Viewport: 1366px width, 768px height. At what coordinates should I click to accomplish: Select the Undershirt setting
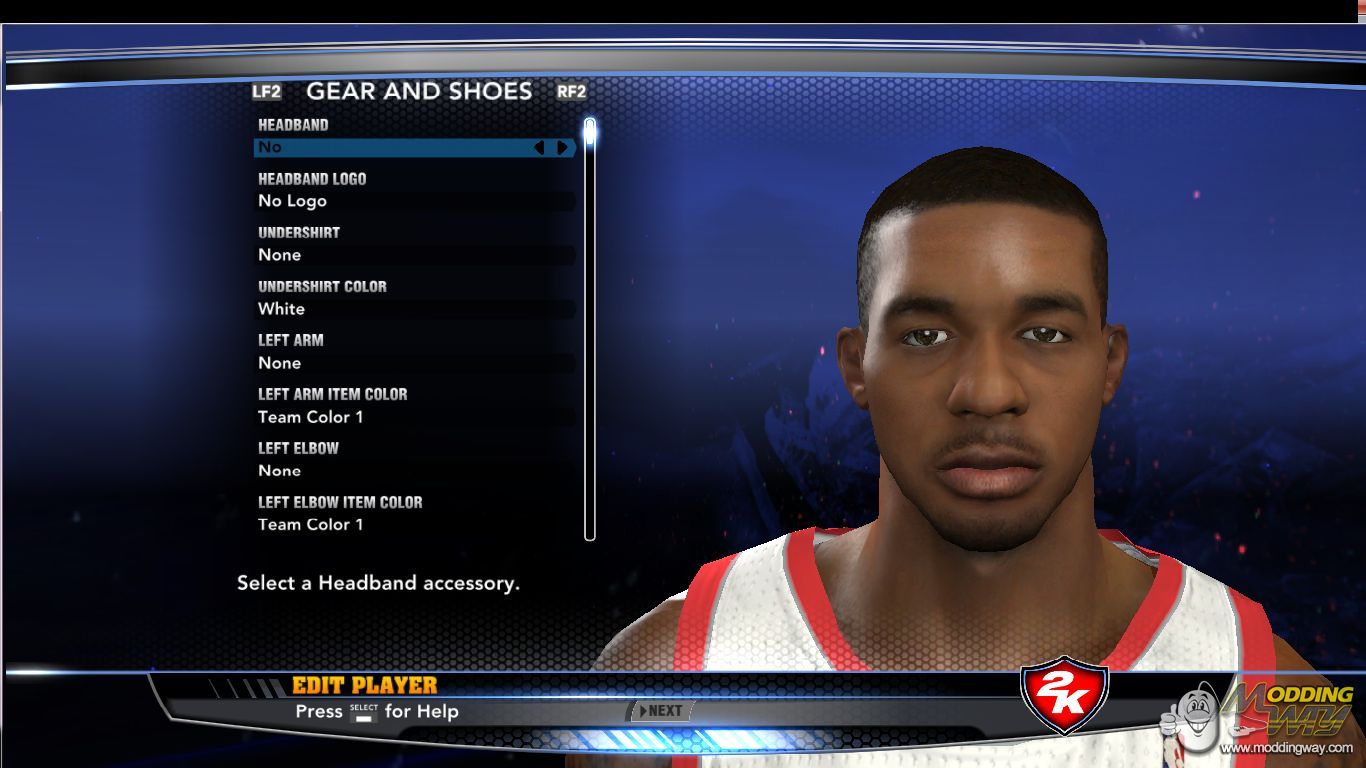[x=414, y=255]
